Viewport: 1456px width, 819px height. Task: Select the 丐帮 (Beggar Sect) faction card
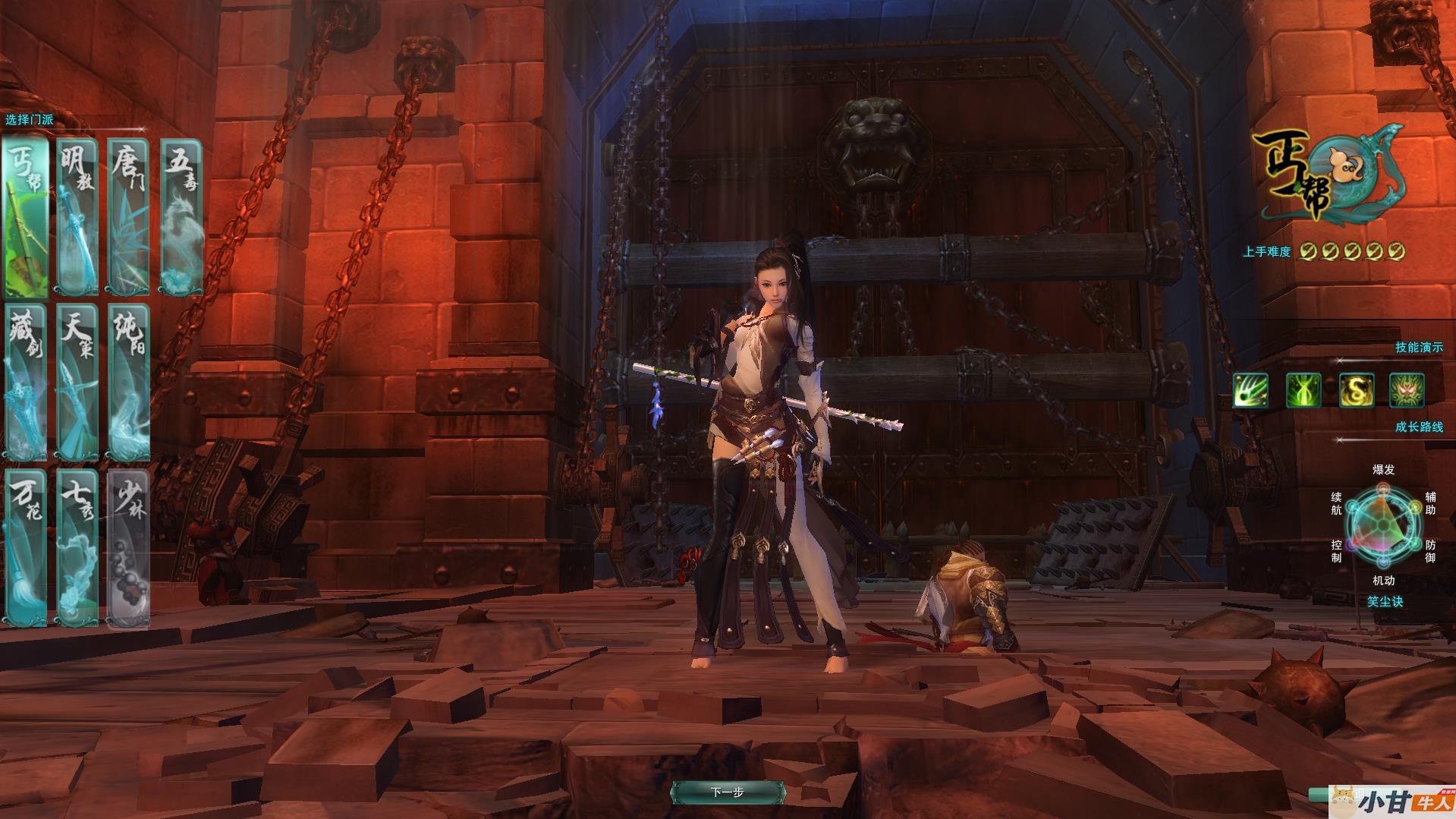pos(26,217)
